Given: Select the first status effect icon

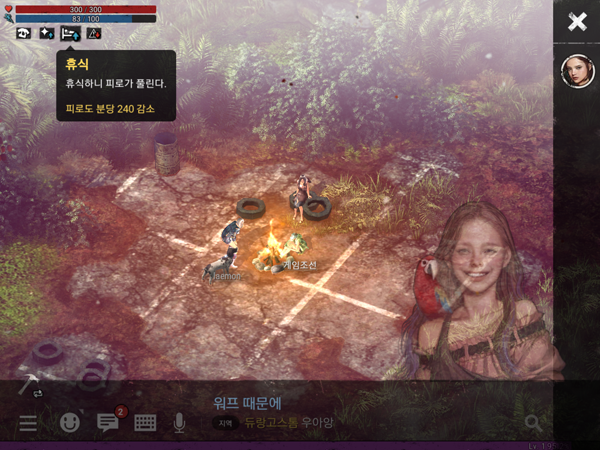Looking at the screenshot, I should 24,33.
